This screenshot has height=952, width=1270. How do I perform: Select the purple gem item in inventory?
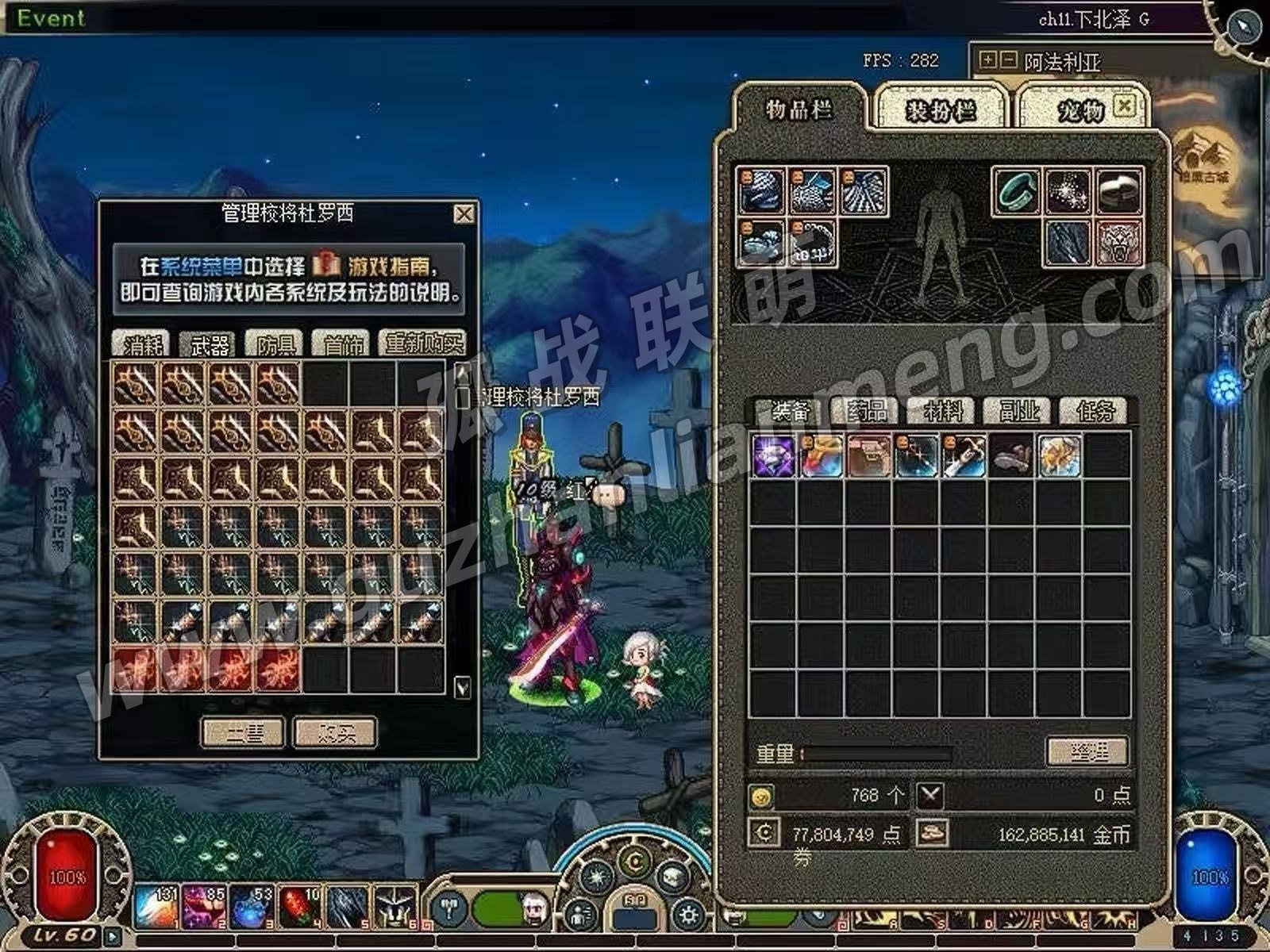(773, 456)
